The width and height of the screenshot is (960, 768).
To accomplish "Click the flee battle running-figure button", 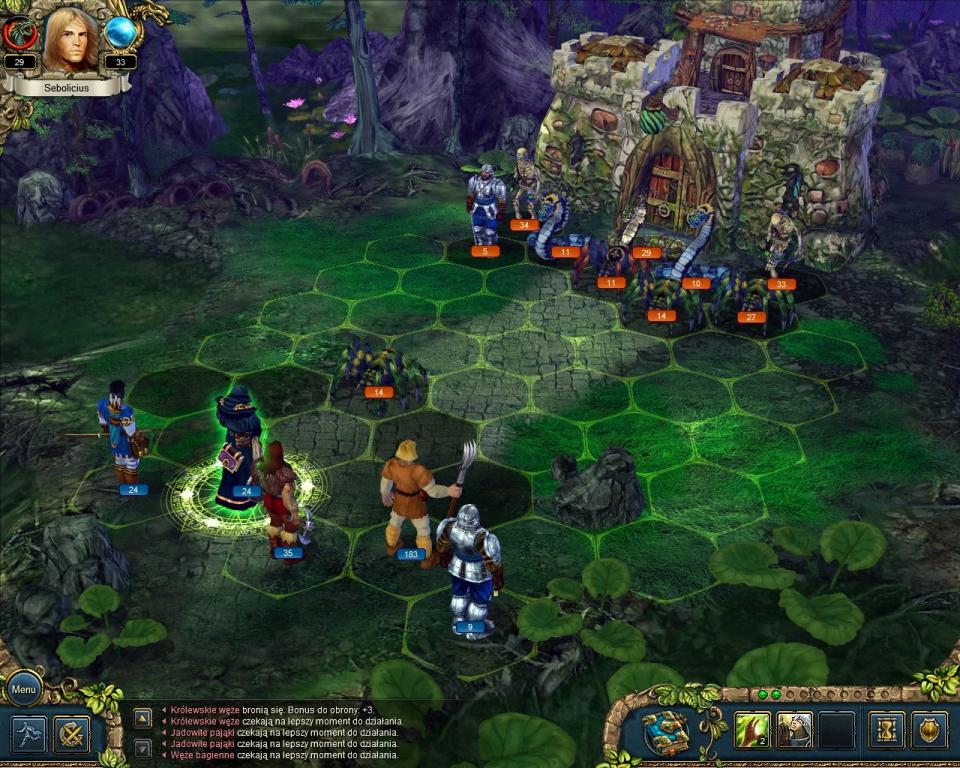I will pyautogui.click(x=30, y=734).
